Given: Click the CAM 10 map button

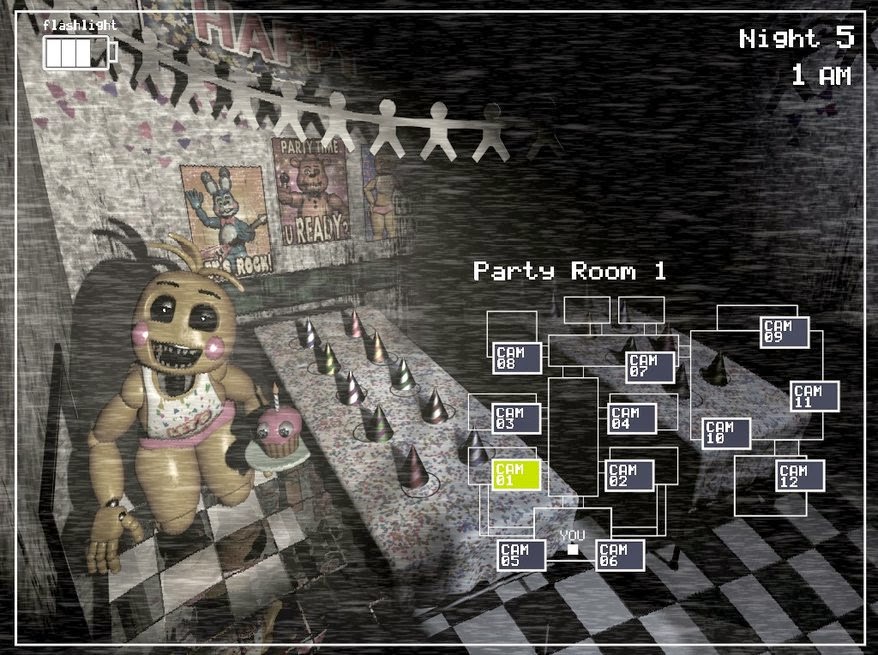Looking at the screenshot, I should tap(726, 433).
